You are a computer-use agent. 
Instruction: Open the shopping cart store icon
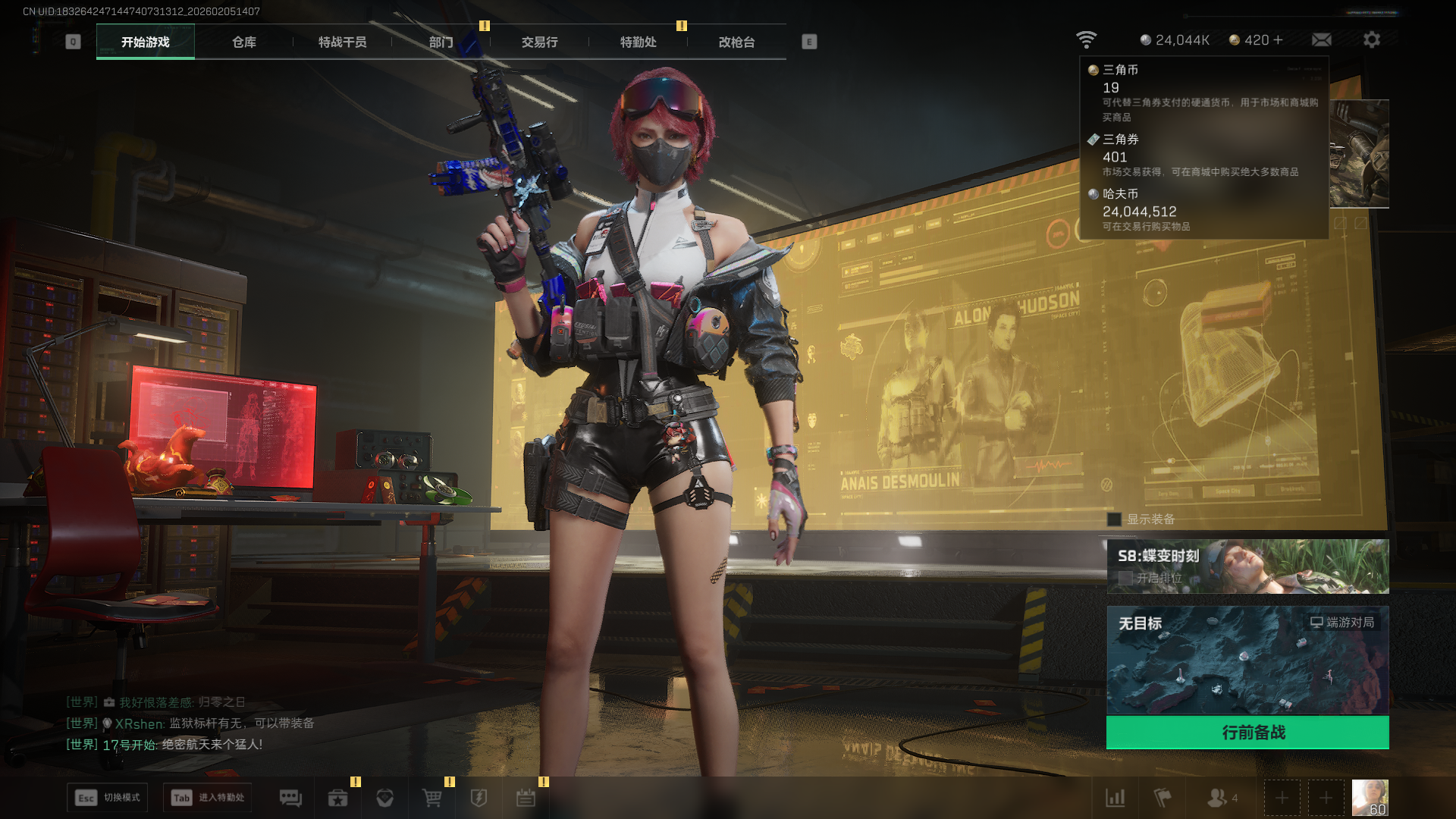[x=431, y=798]
